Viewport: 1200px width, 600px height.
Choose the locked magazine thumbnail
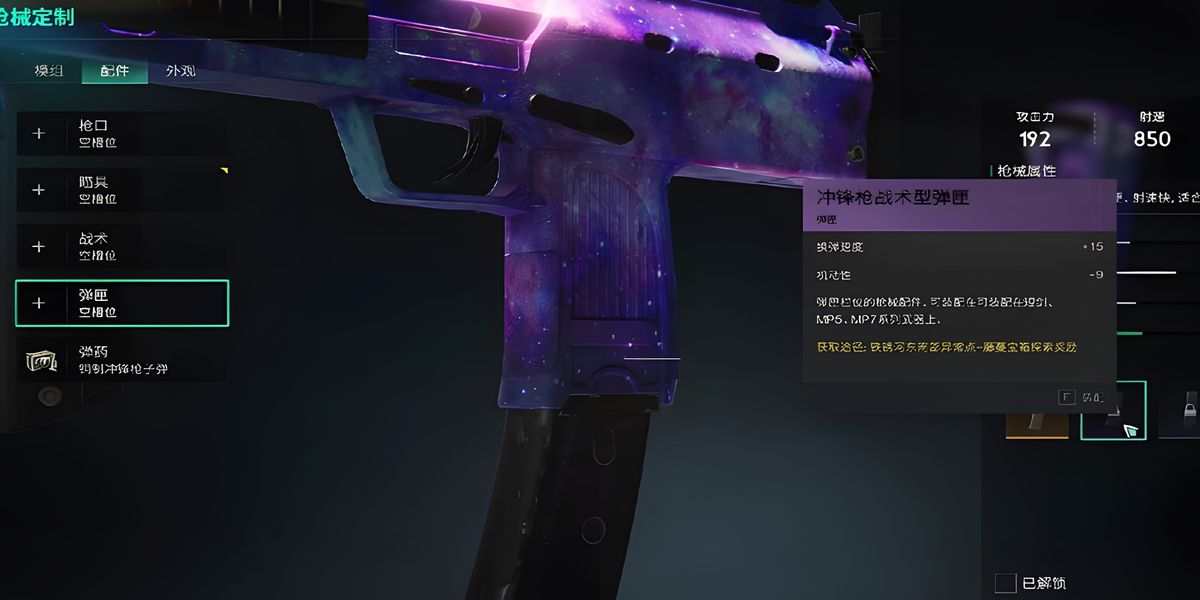tap(1182, 410)
